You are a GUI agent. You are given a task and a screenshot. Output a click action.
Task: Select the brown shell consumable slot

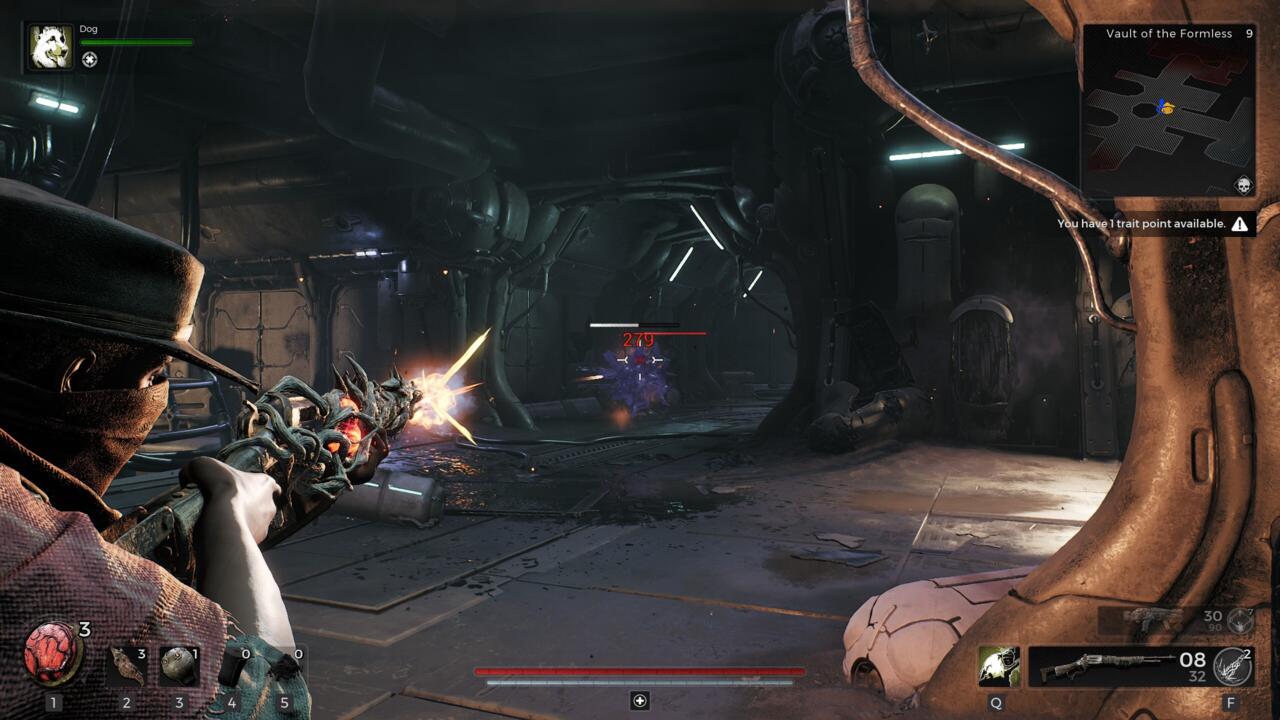tap(126, 665)
